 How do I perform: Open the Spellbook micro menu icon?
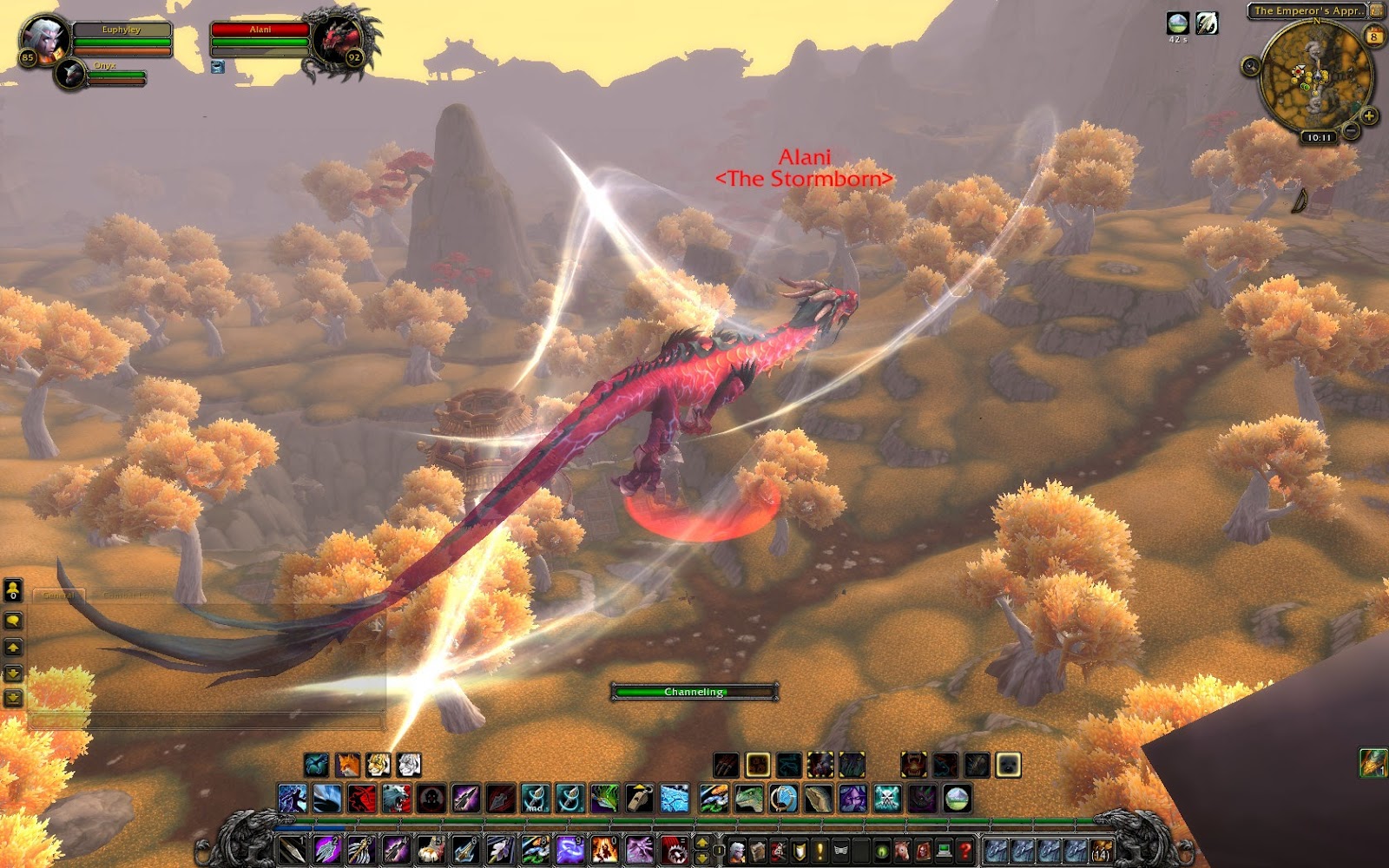pos(759,850)
